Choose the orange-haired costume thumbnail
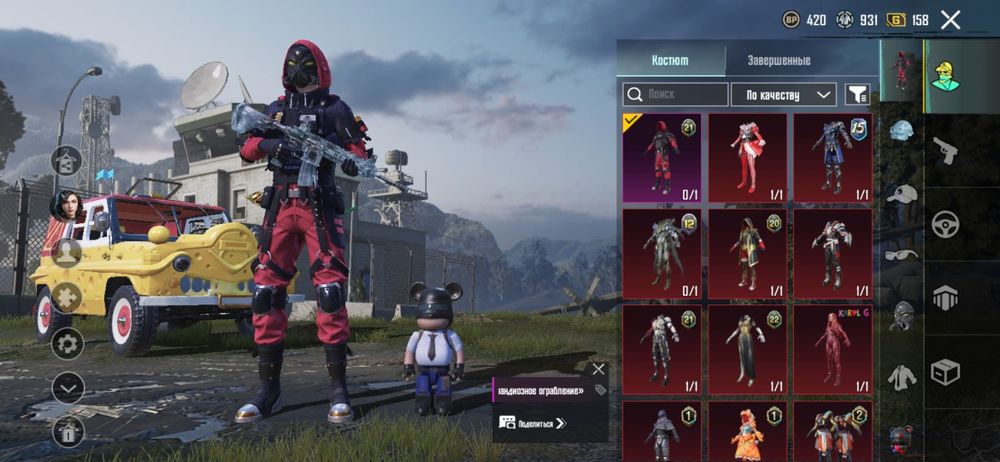The image size is (1000, 462). click(747, 430)
